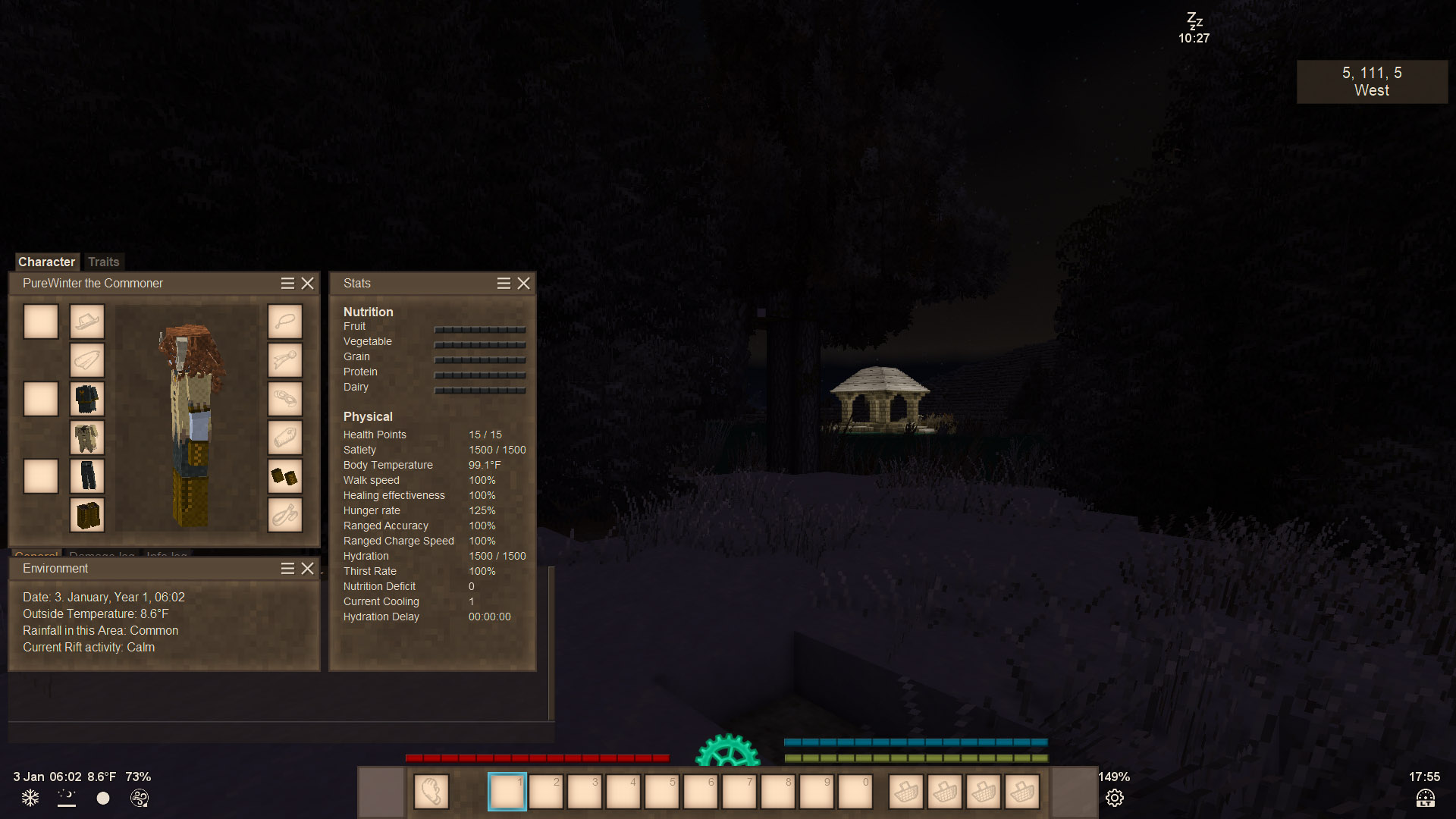1456x819 pixels.
Task: Click the gear icon below 149%
Action: (x=1114, y=798)
